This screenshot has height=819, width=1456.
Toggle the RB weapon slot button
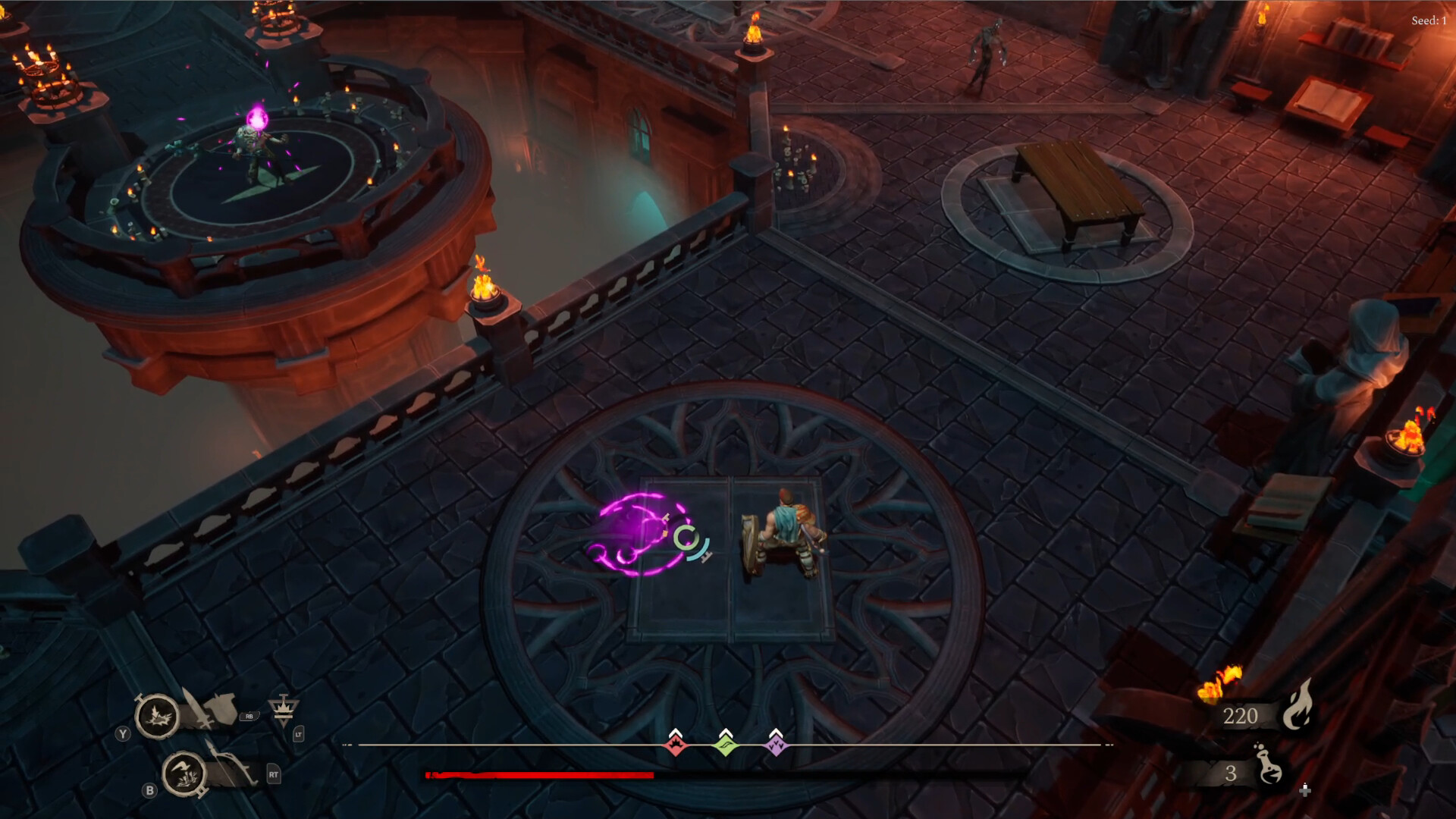point(249,717)
